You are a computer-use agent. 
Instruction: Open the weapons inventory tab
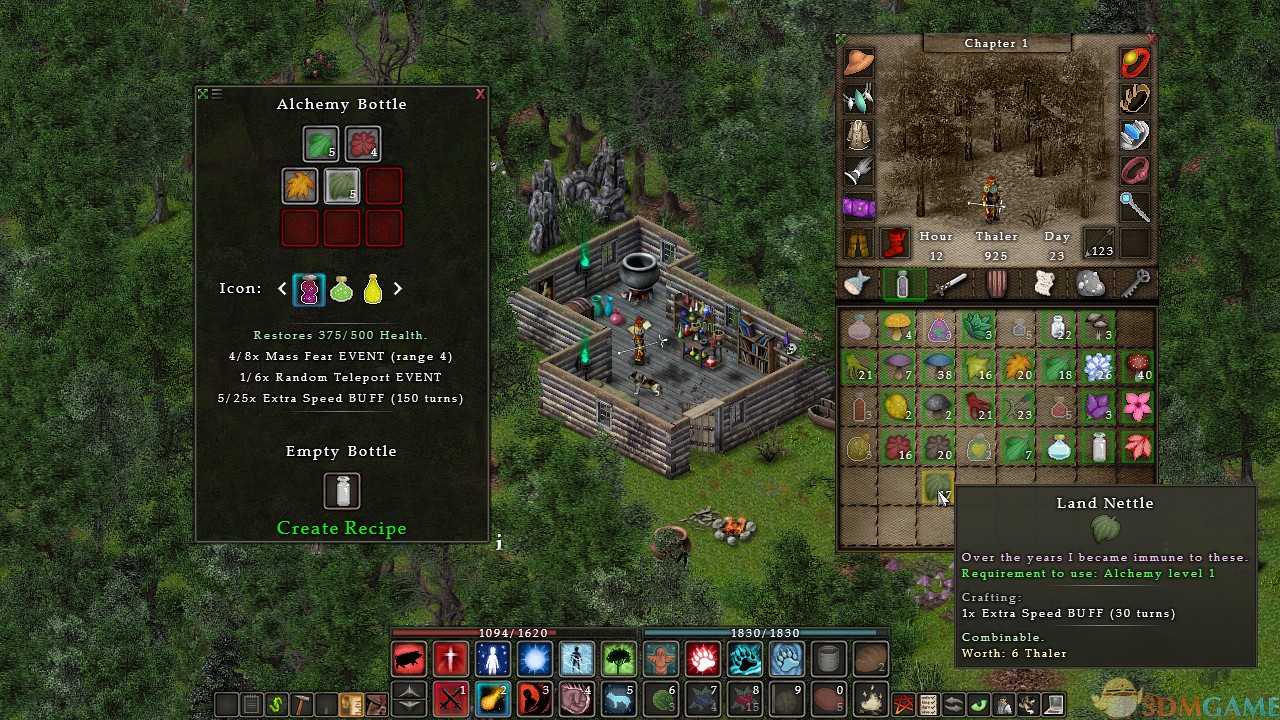[949, 284]
